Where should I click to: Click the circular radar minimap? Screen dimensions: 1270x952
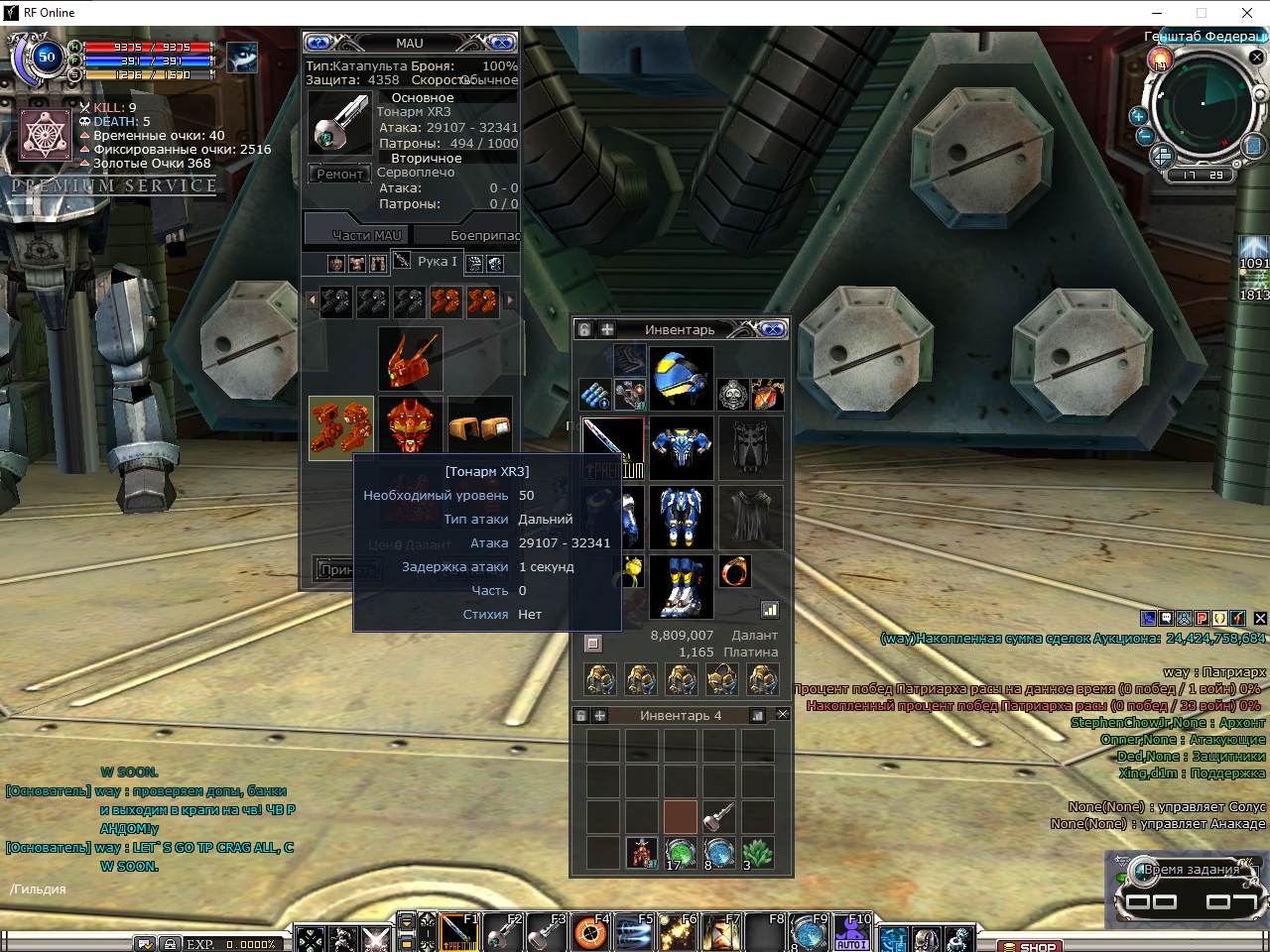coord(1201,105)
